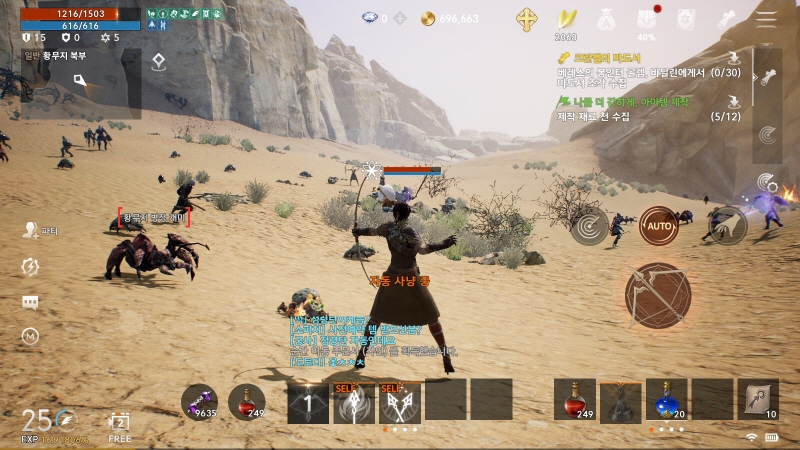Open the golden feather icon showing 2068
800x450 pixels.
(568, 20)
